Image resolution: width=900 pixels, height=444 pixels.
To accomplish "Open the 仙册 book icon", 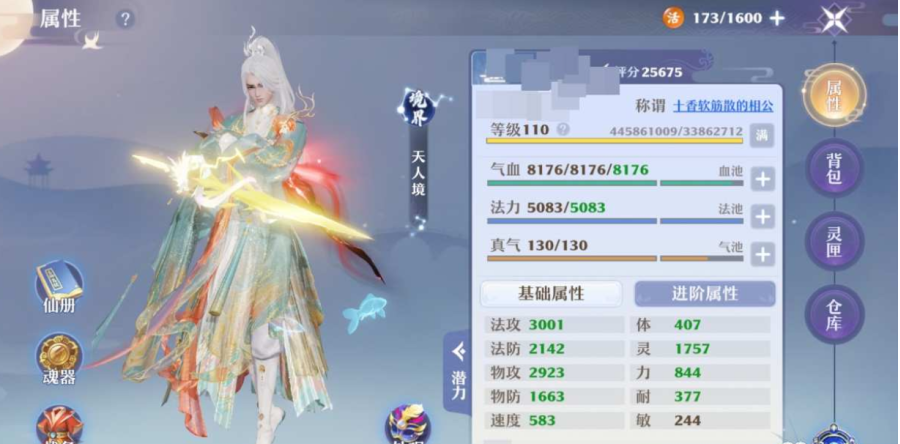I will (59, 290).
